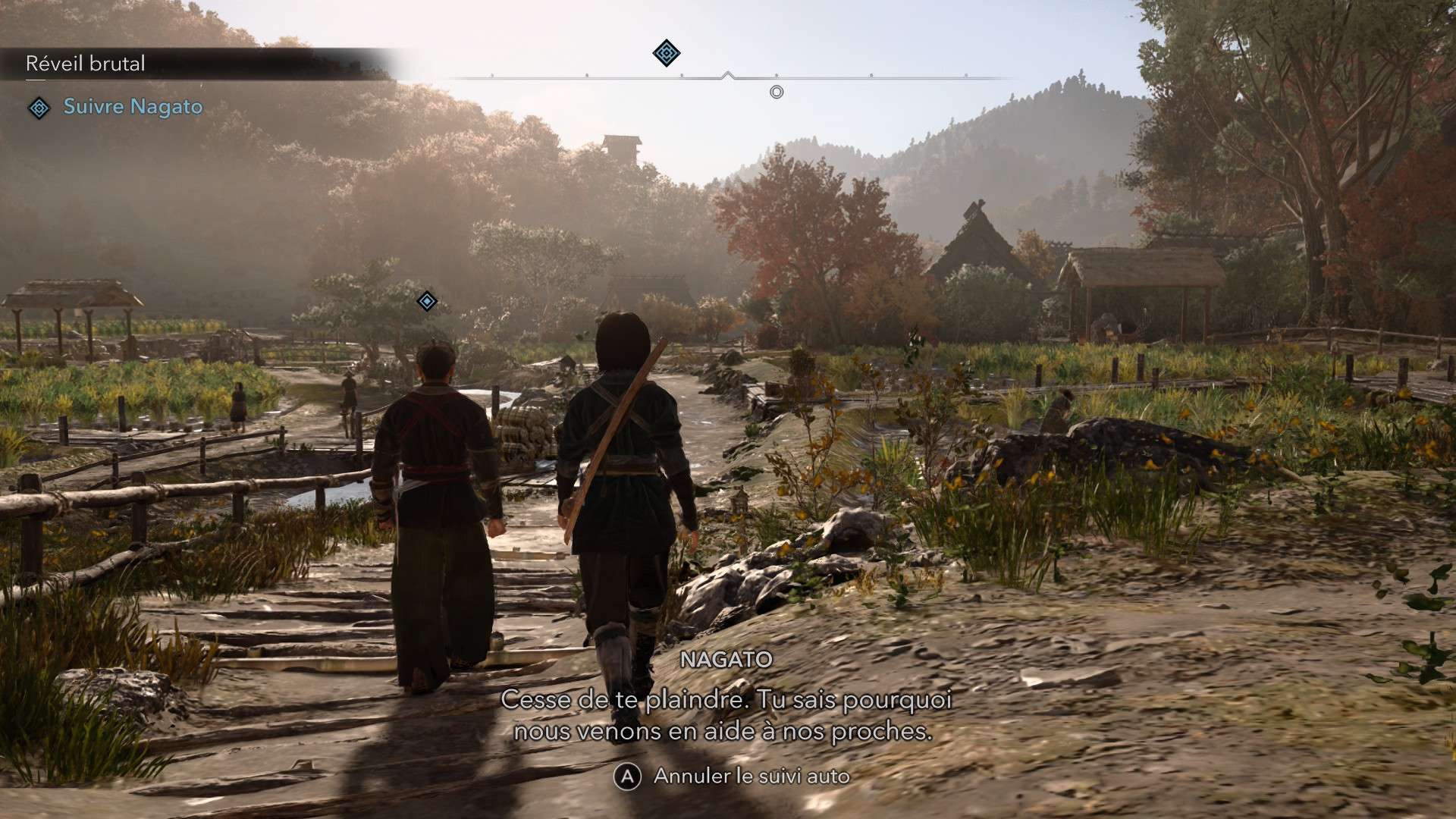This screenshot has height=819, width=1456.
Task: Select the Suivre Nagato objective
Action: pyautogui.click(x=133, y=107)
